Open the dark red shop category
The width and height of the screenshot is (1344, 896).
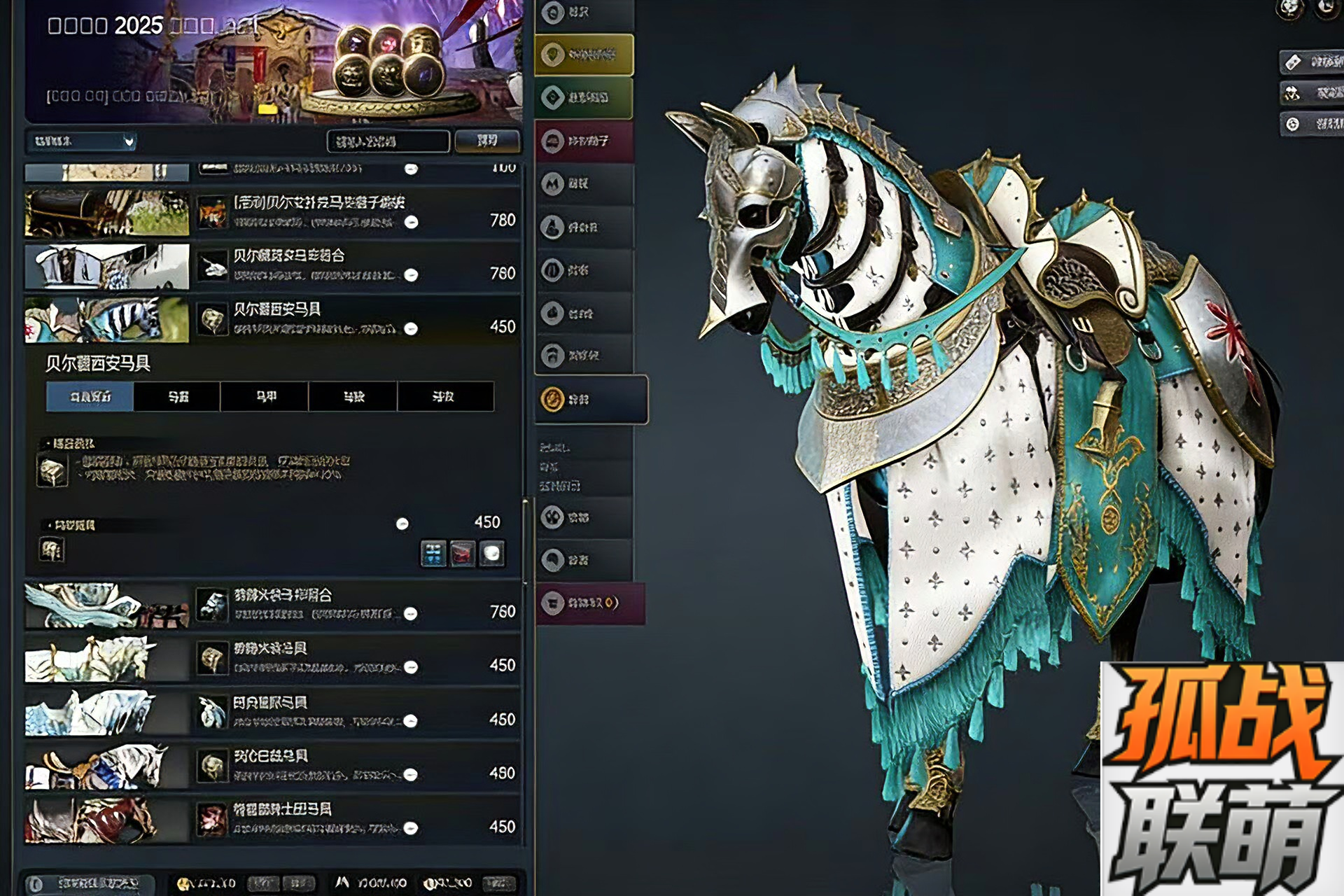click(x=584, y=141)
